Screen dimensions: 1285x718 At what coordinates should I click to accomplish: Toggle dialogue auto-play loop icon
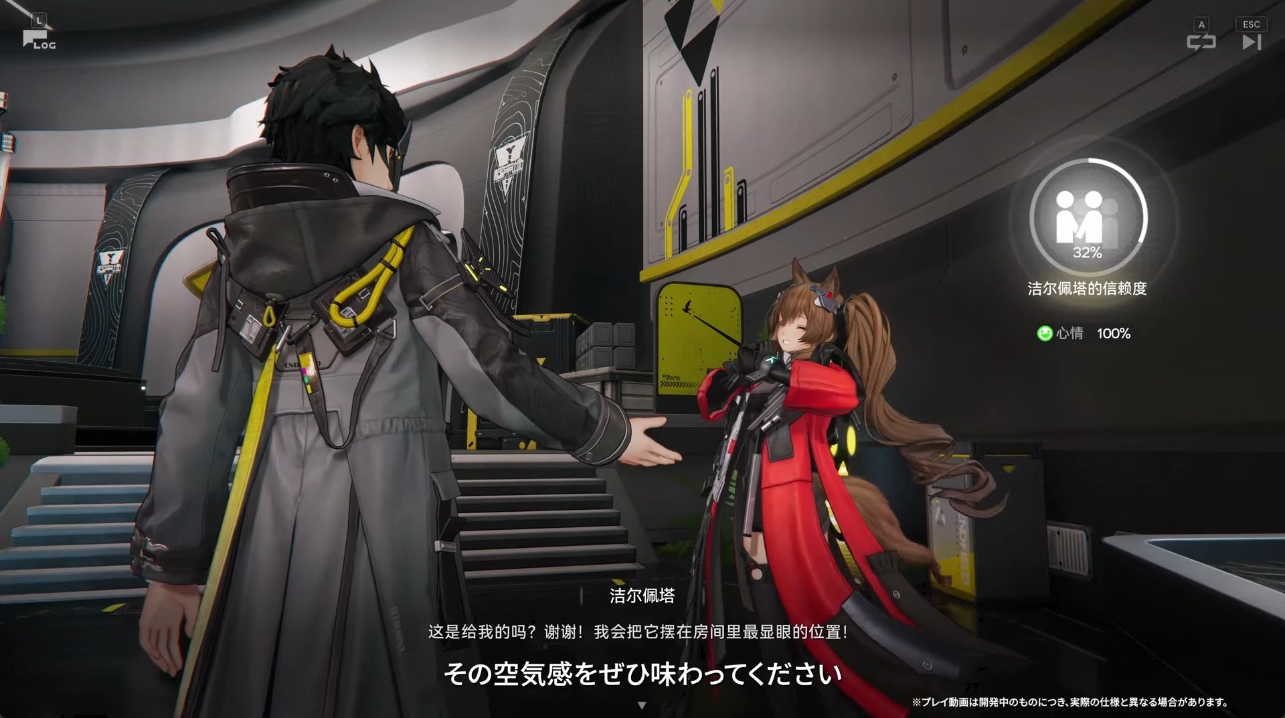pos(1201,41)
